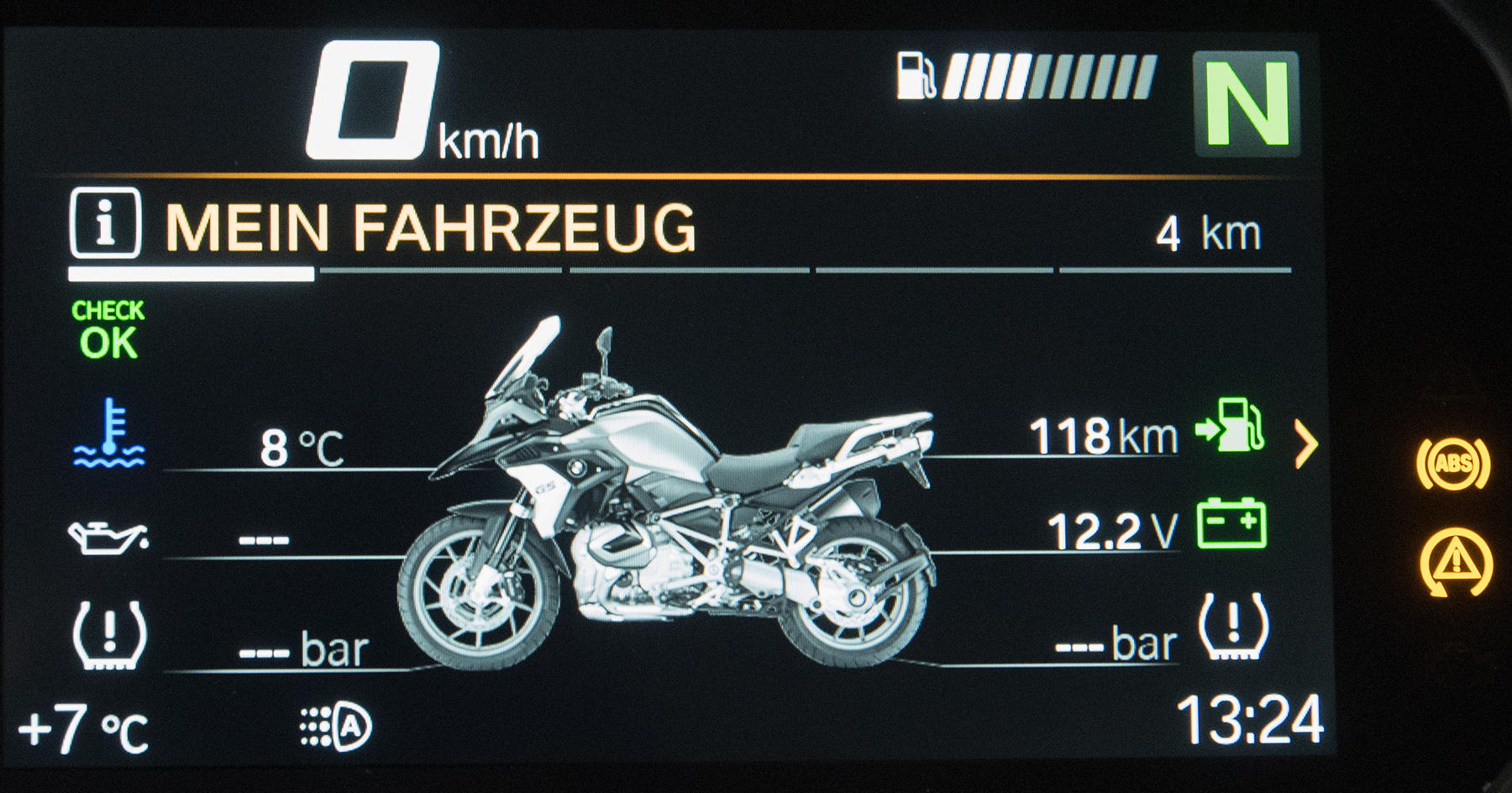The width and height of the screenshot is (1512, 793).
Task: Click the rear tire pressure warning icon
Action: coord(1232,627)
